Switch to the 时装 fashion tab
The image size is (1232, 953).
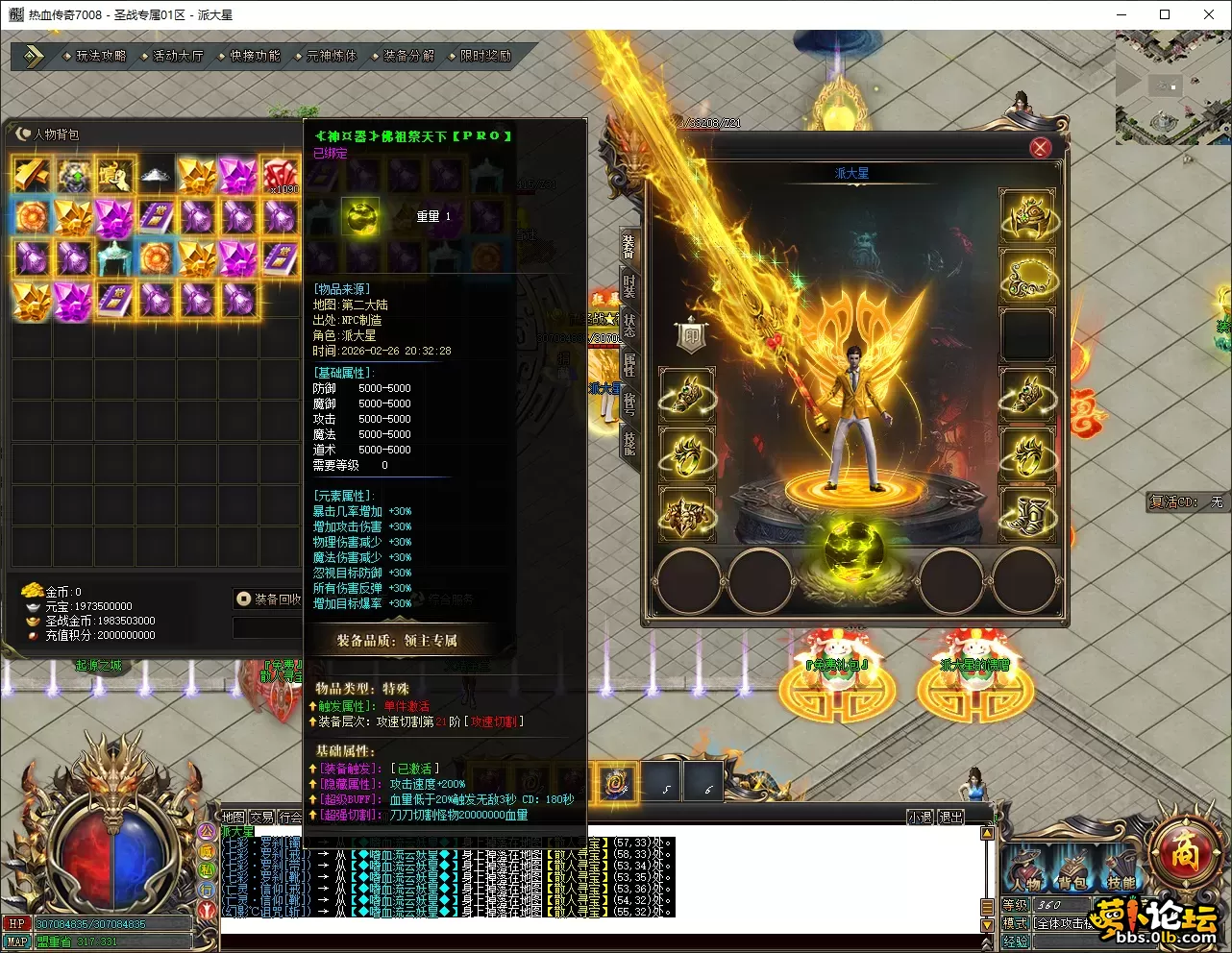[x=629, y=286]
